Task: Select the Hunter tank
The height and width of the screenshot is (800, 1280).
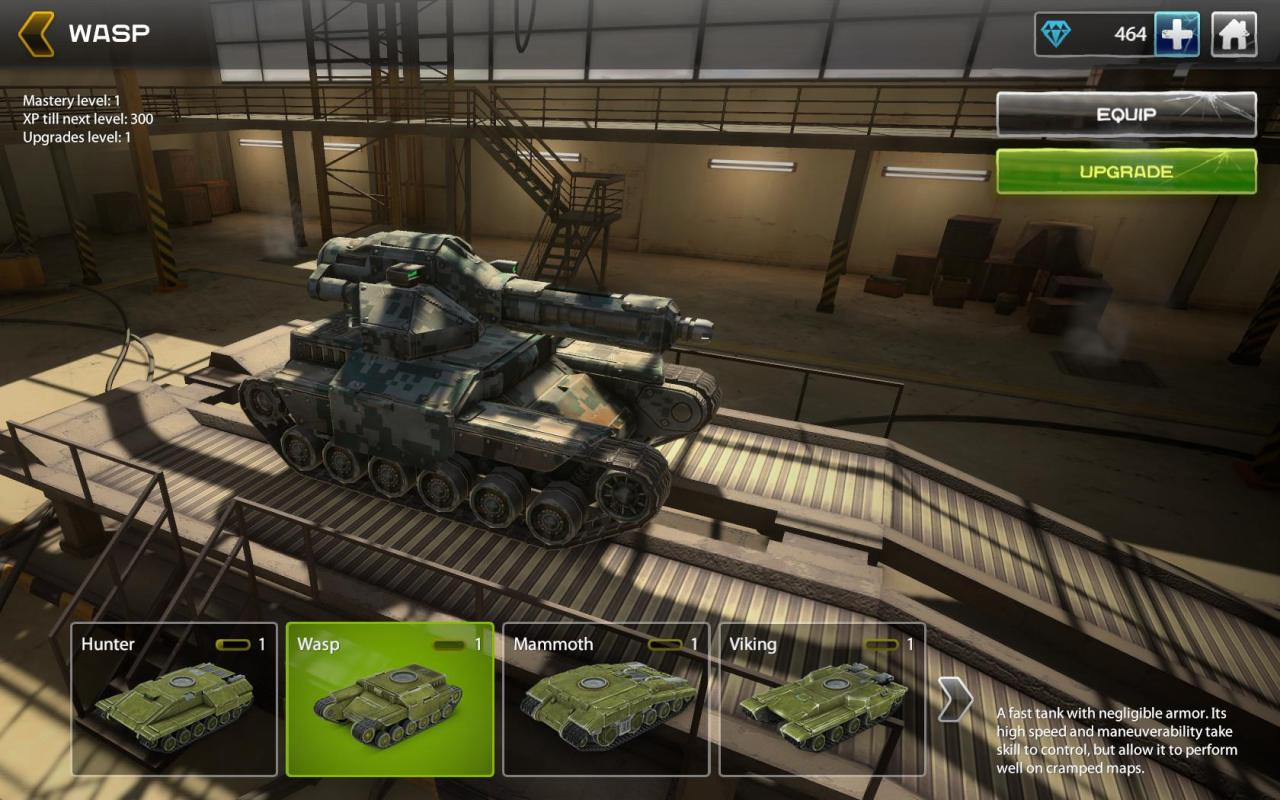Action: [x=175, y=700]
